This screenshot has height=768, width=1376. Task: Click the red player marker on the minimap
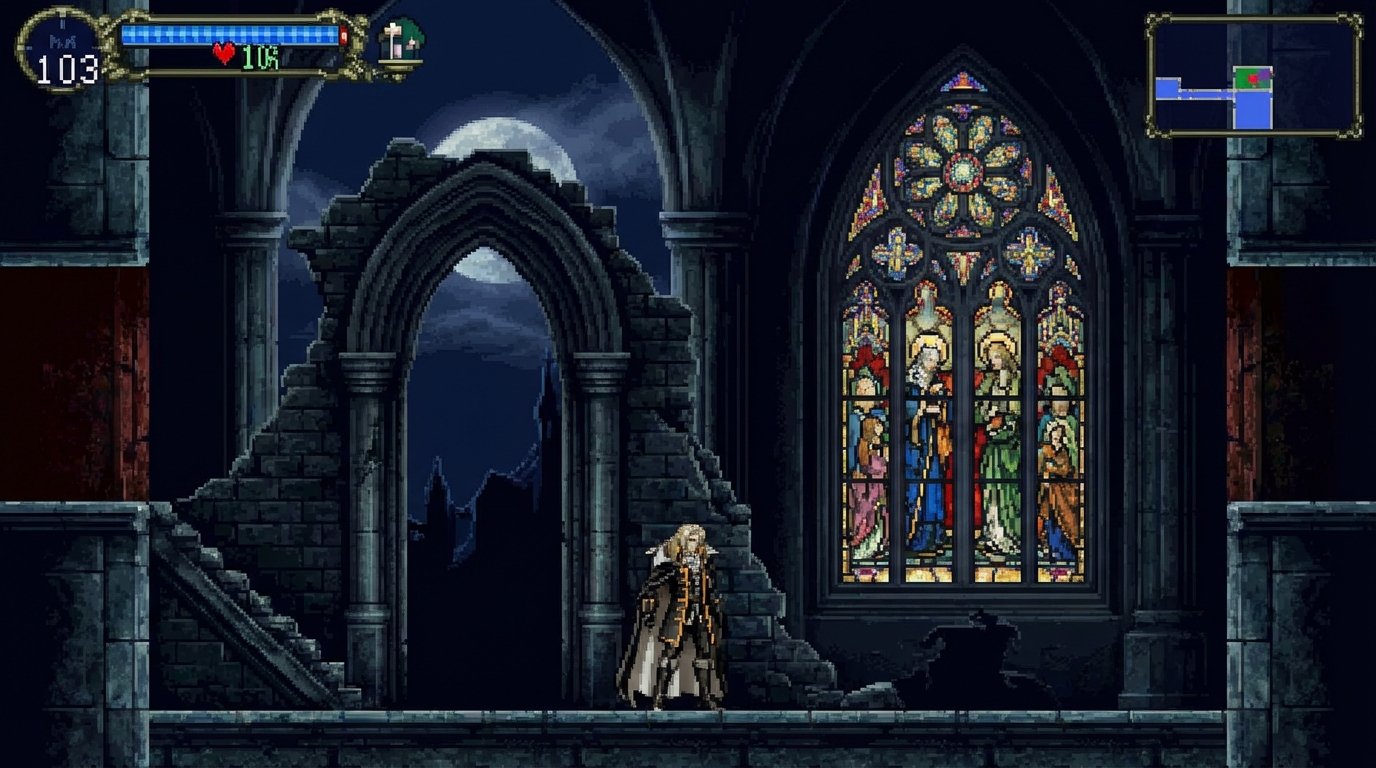[1253, 78]
